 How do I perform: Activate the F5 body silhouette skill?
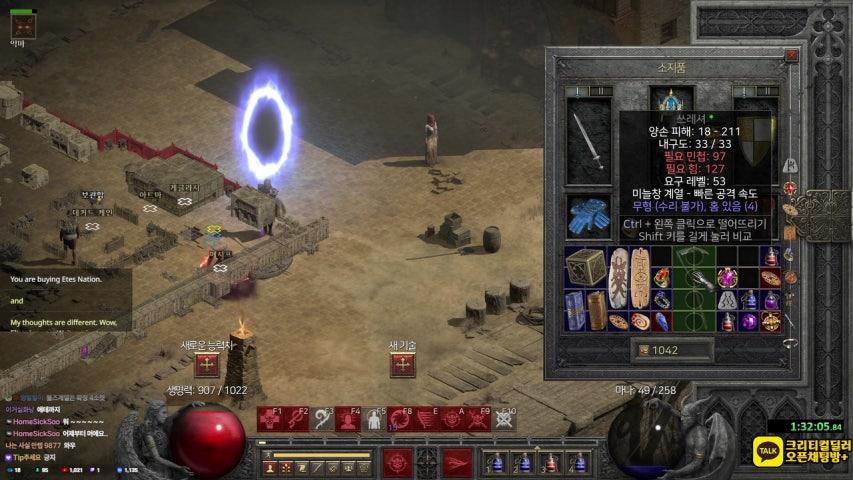click(374, 420)
